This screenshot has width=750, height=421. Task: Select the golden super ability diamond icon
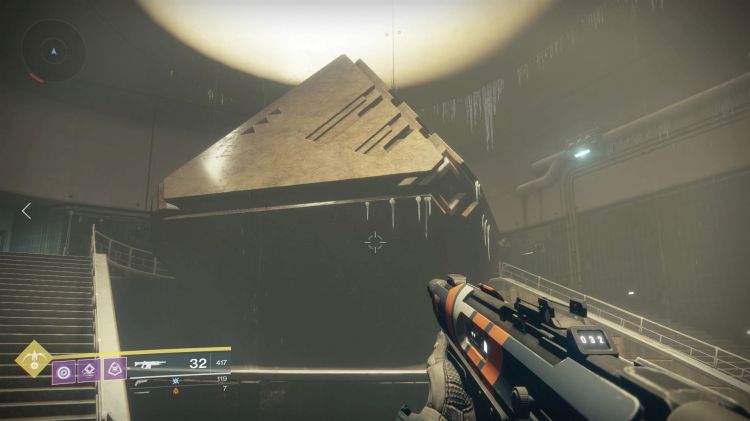33,358
